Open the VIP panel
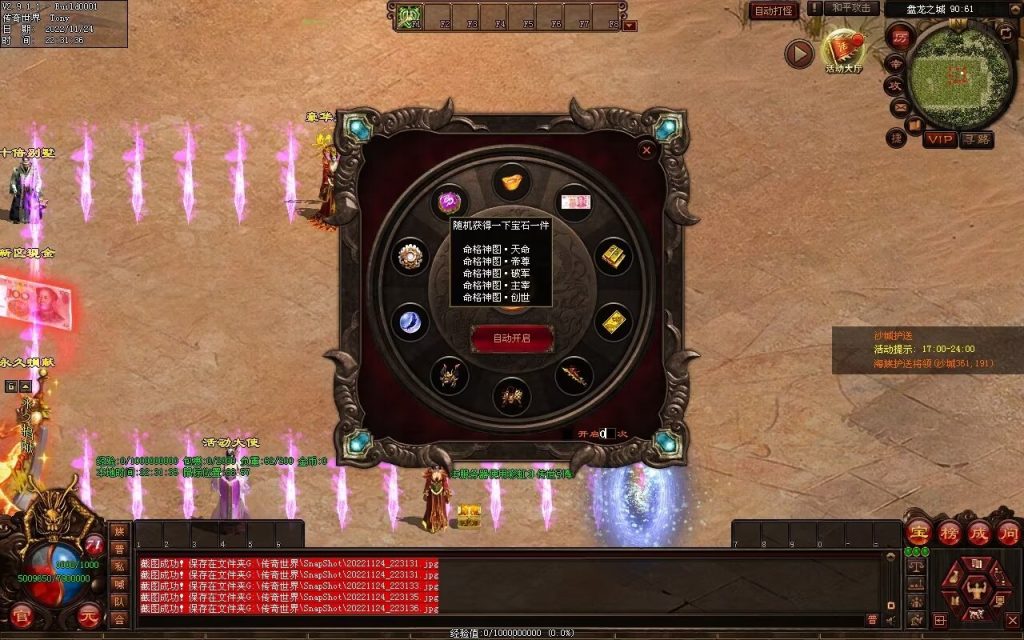This screenshot has height=640, width=1024. [939, 139]
